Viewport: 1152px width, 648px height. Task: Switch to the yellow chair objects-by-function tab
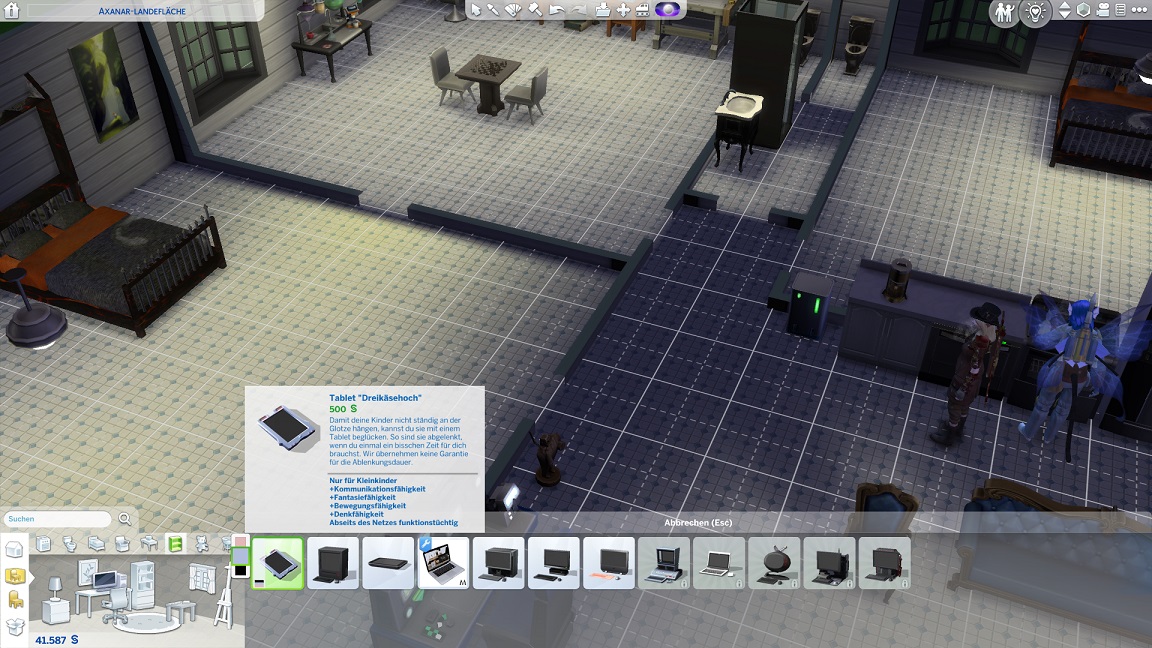(14, 599)
